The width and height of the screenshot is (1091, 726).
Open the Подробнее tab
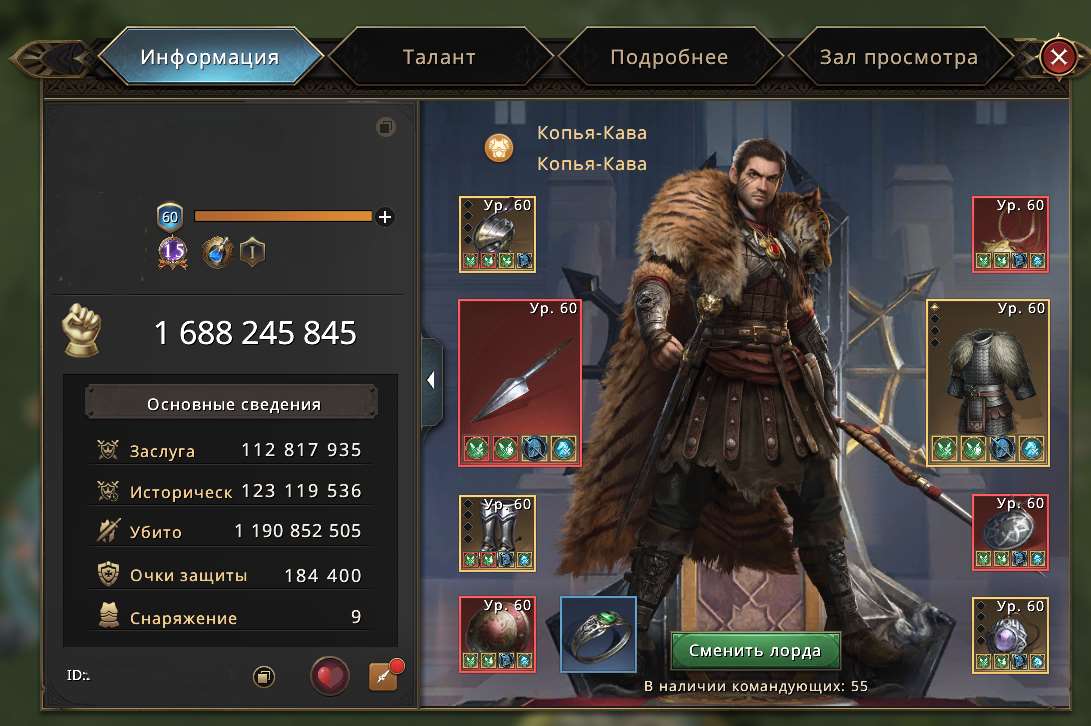pyautogui.click(x=668, y=57)
